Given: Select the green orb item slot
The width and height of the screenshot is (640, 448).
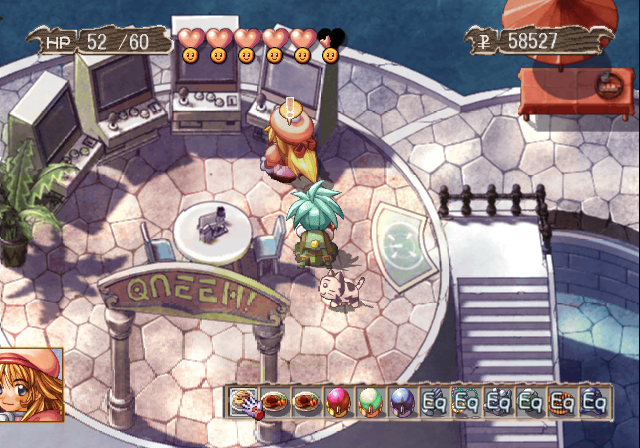Looking at the screenshot, I should tap(370, 401).
